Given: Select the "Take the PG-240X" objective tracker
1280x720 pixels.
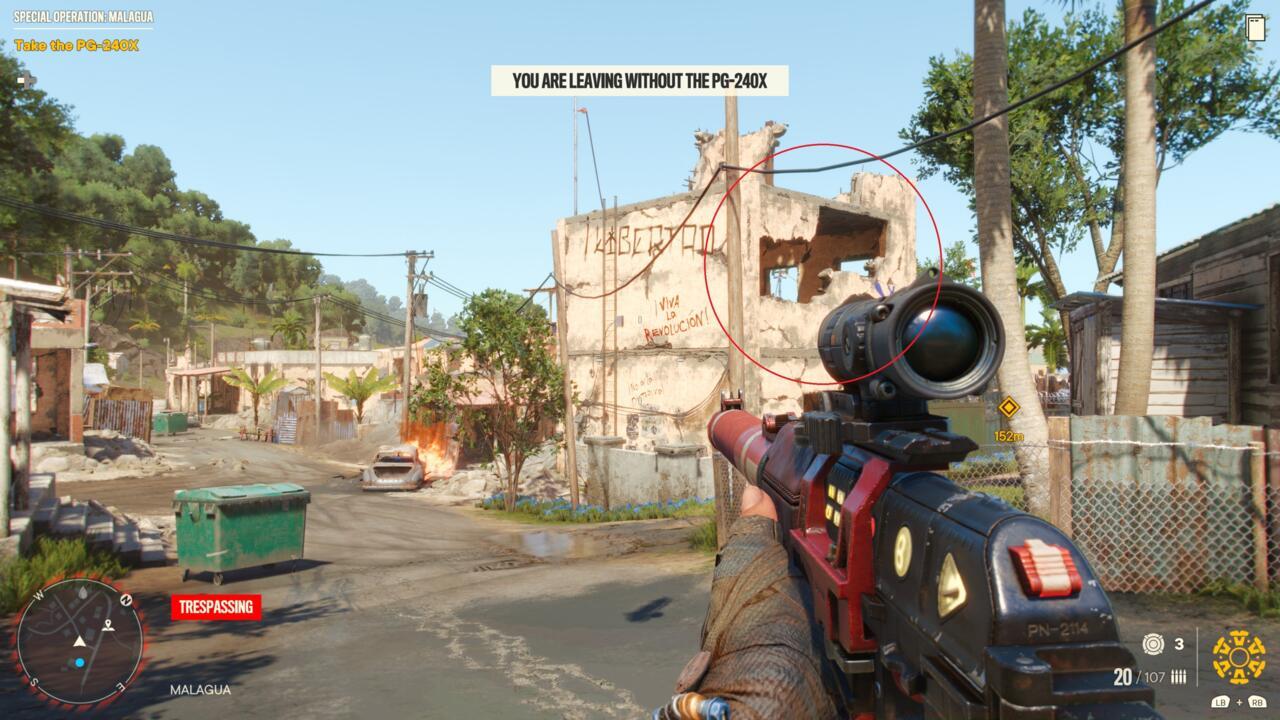Looking at the screenshot, I should [x=76, y=45].
